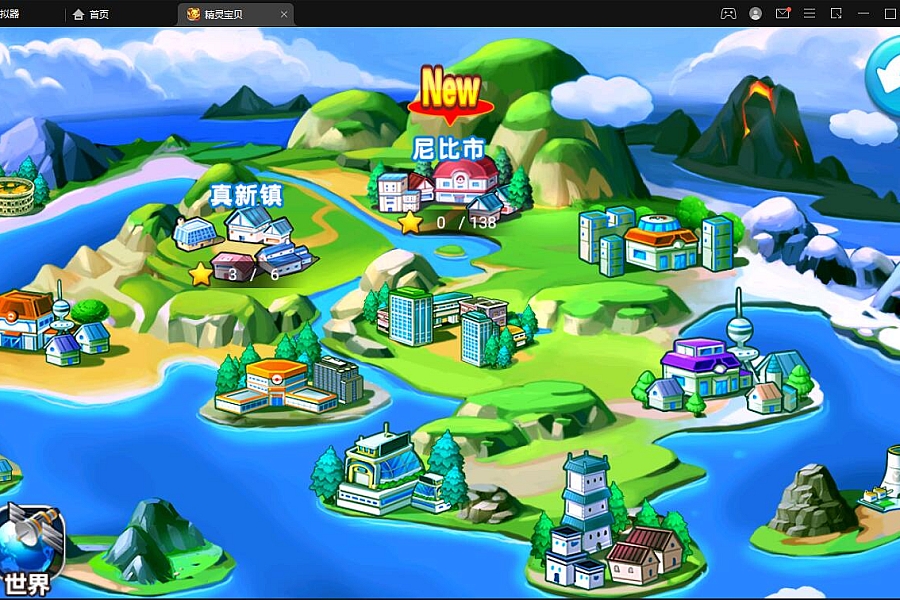The height and width of the screenshot is (600, 900).
Task: Click the blue back arrow button
Action: click(885, 75)
